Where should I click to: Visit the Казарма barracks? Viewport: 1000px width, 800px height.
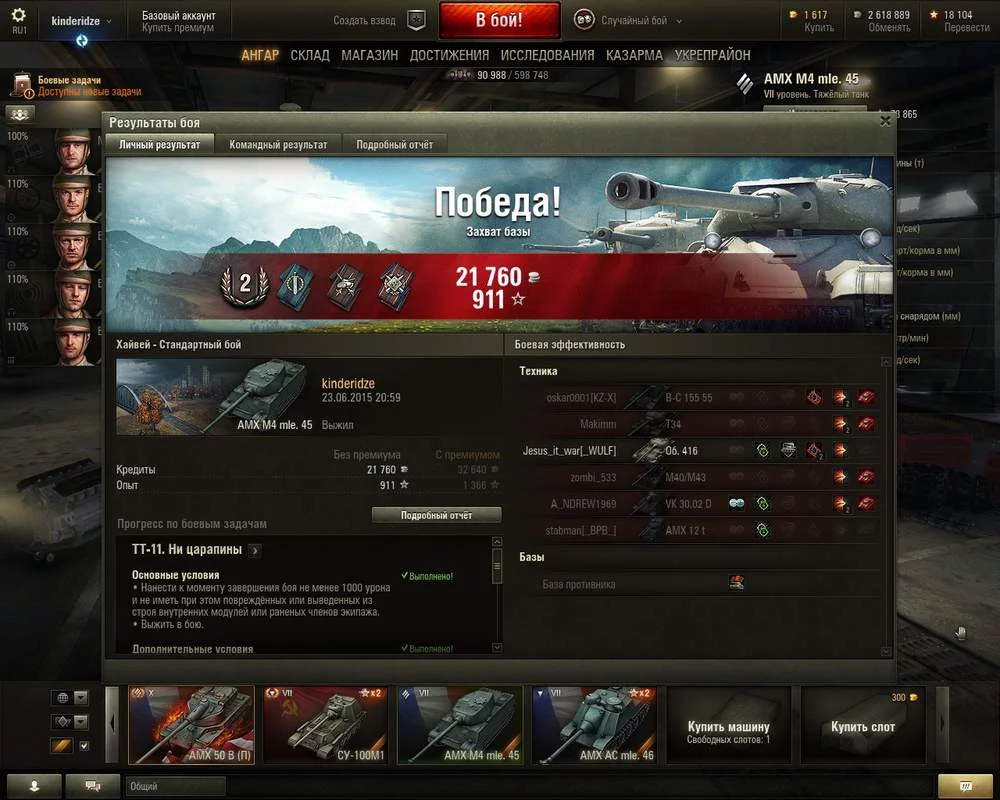tap(634, 55)
